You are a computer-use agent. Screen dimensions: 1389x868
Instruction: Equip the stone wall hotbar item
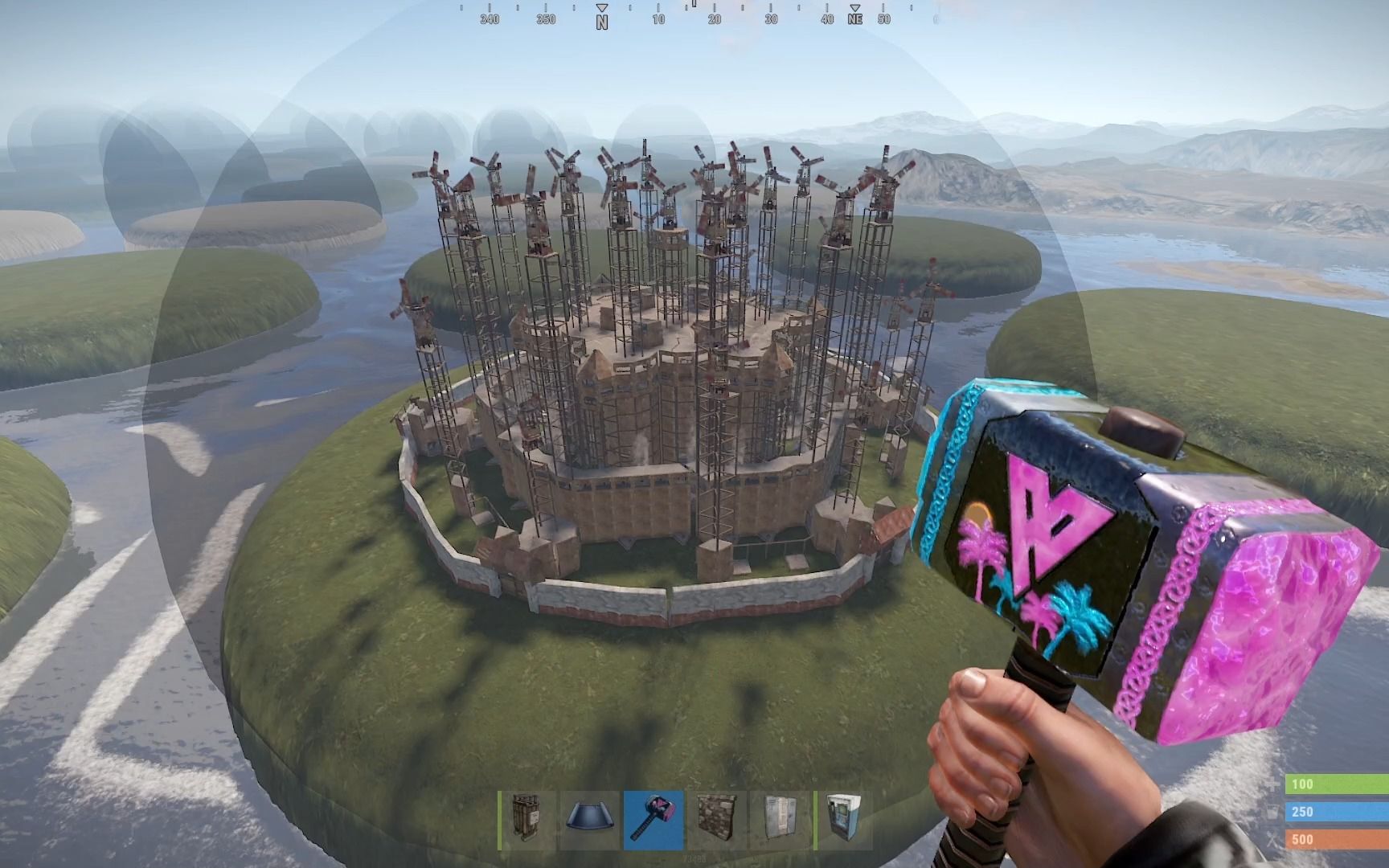pos(716,820)
